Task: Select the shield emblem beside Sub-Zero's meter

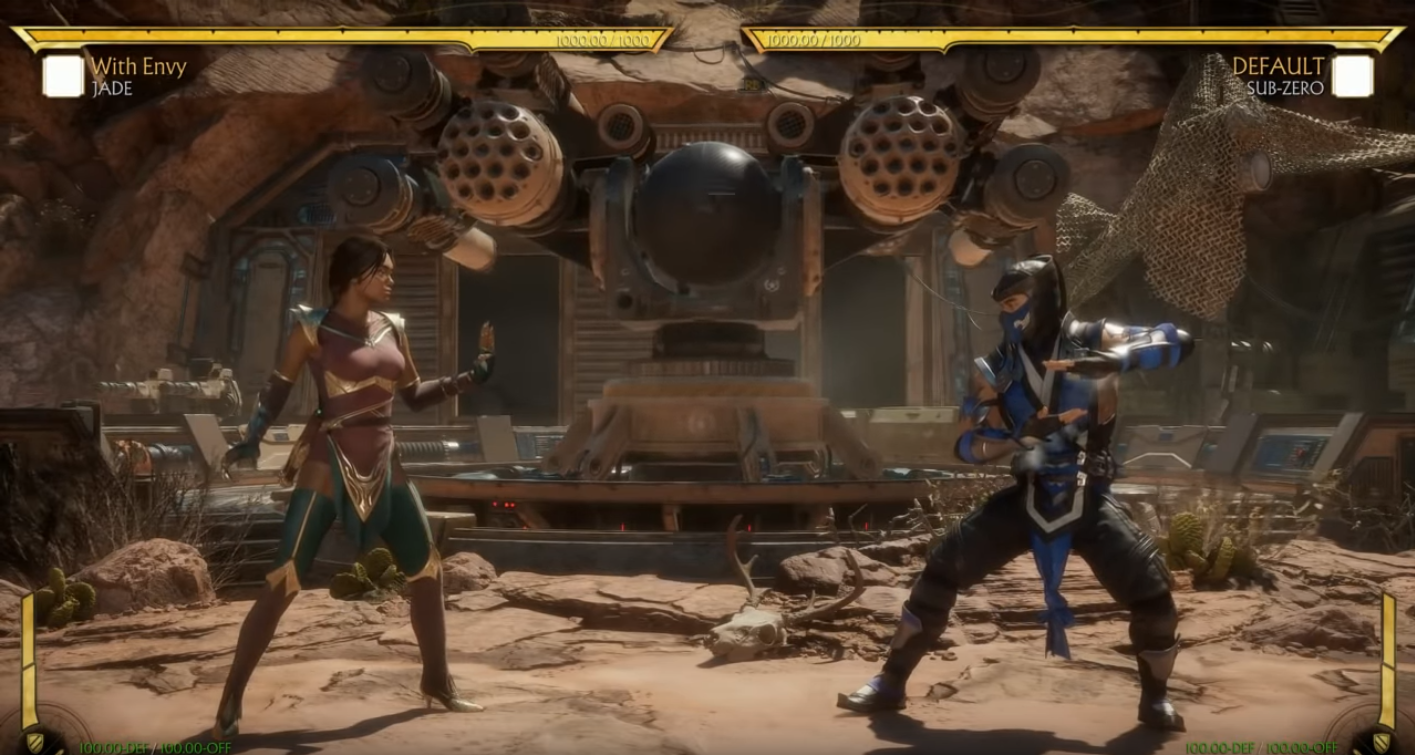Action: pos(1381,741)
